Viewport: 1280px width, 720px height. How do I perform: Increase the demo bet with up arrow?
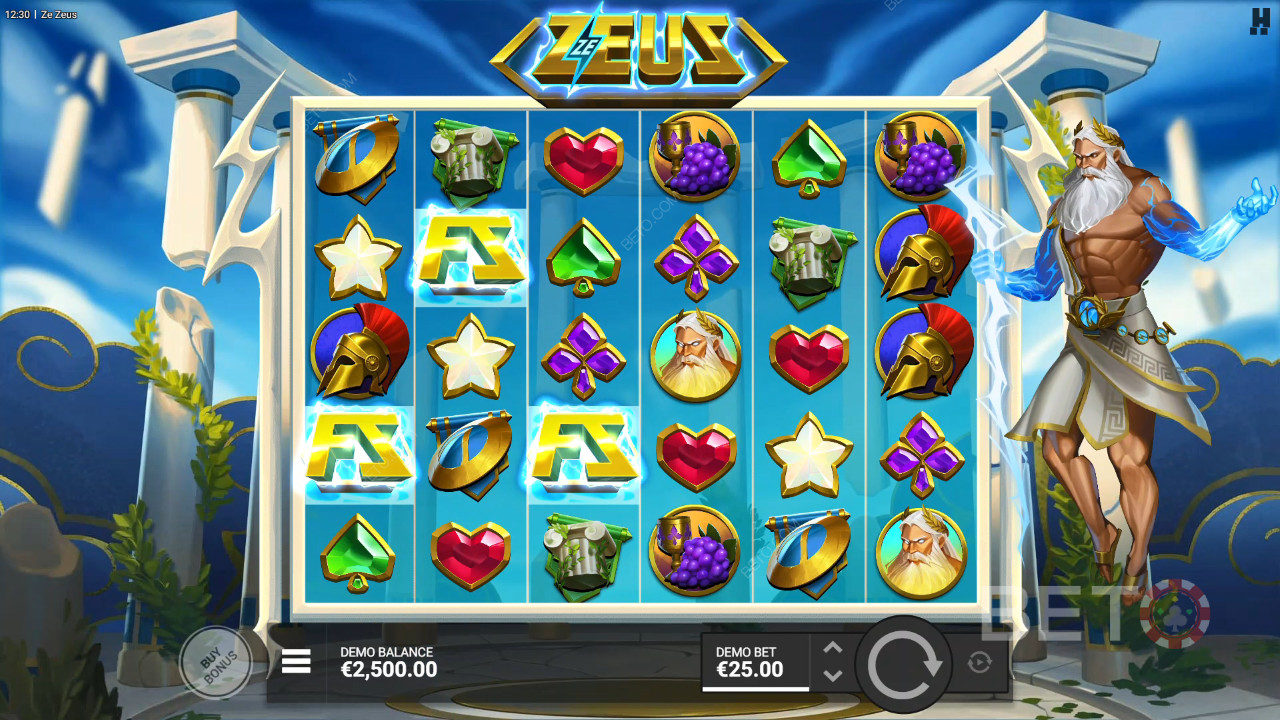click(x=833, y=648)
